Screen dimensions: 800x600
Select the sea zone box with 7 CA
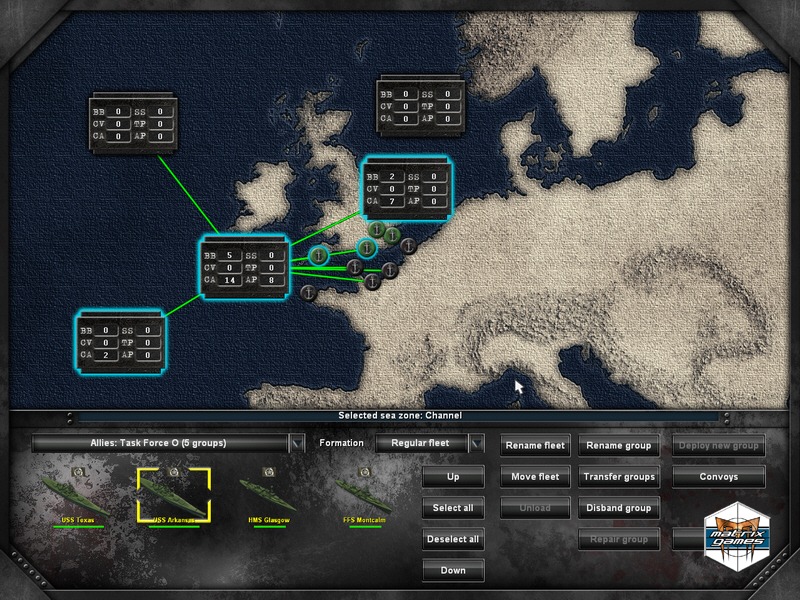coord(407,189)
